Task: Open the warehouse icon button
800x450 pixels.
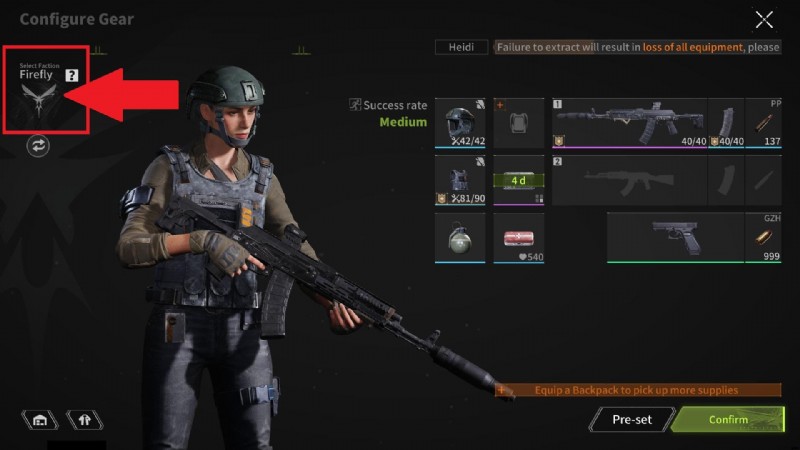Action: click(x=40, y=420)
